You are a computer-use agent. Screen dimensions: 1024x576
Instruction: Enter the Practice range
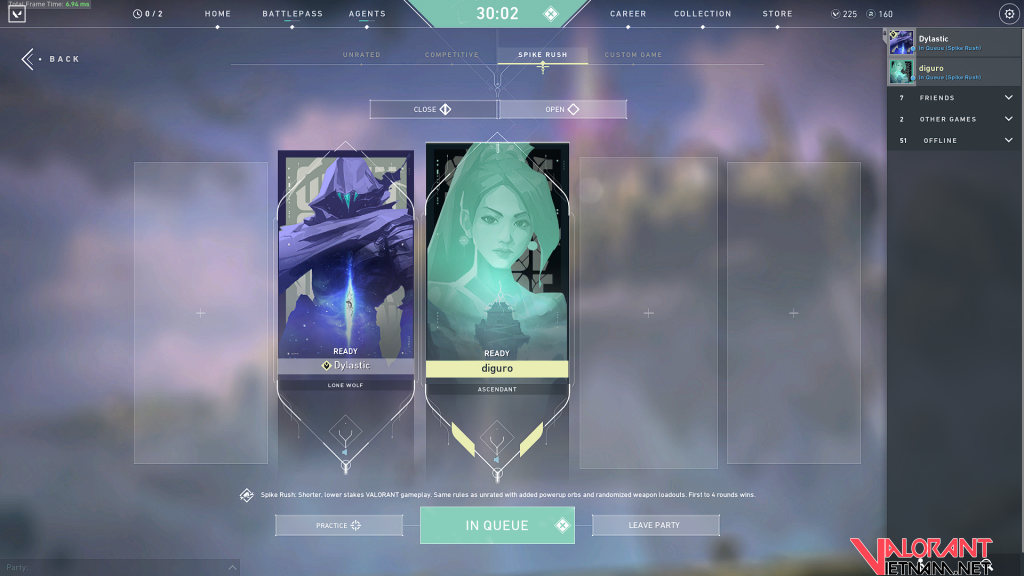338,525
